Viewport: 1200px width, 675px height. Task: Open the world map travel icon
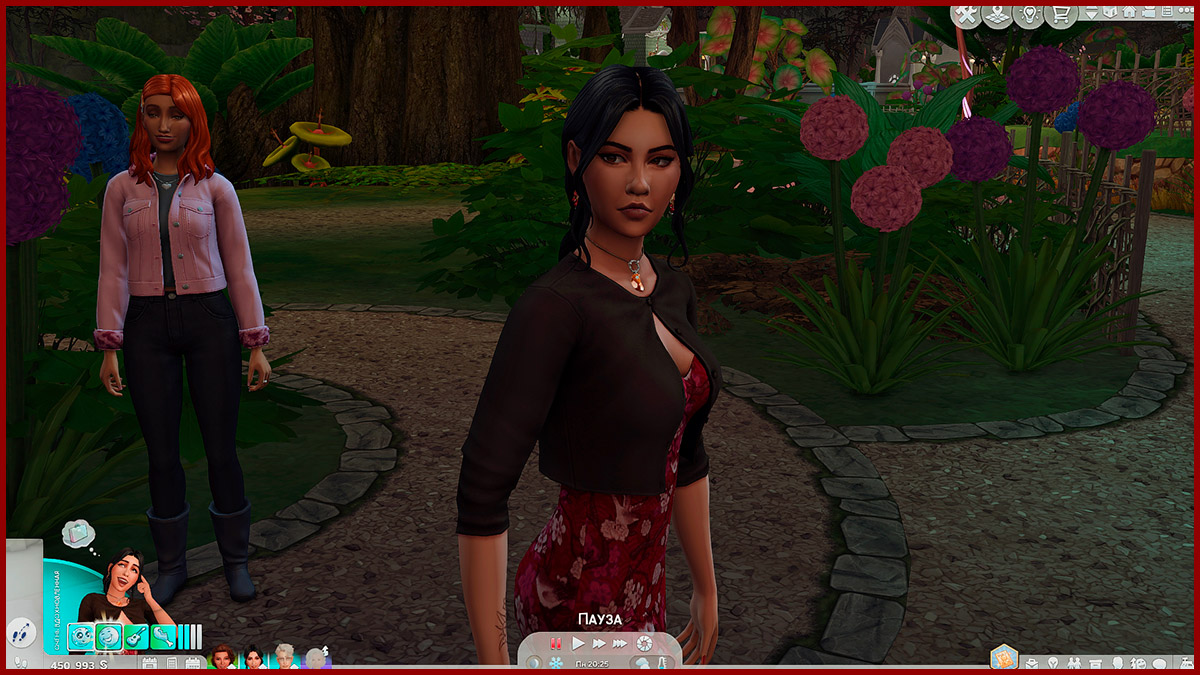coord(996,14)
